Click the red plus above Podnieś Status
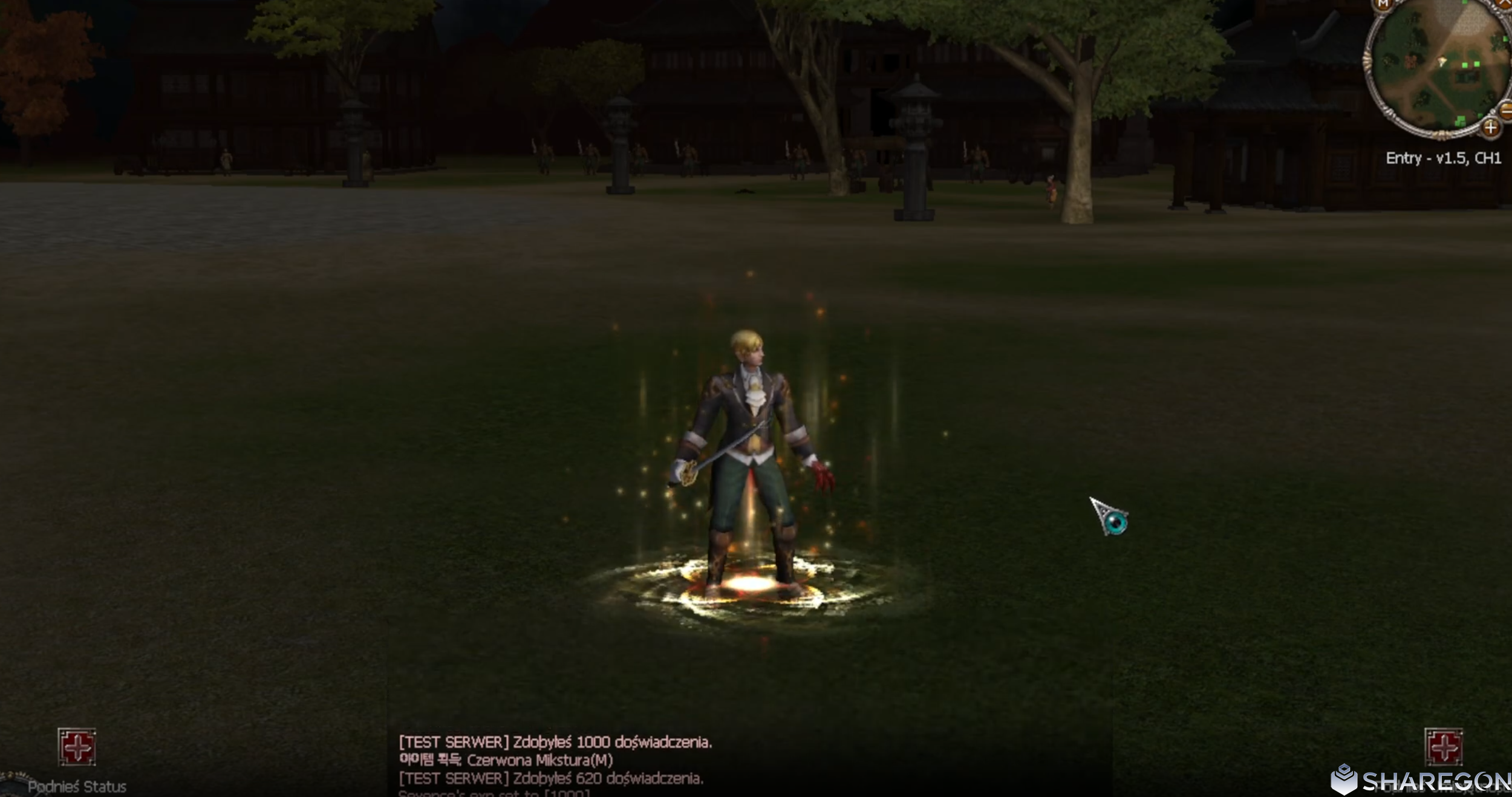 click(x=77, y=747)
